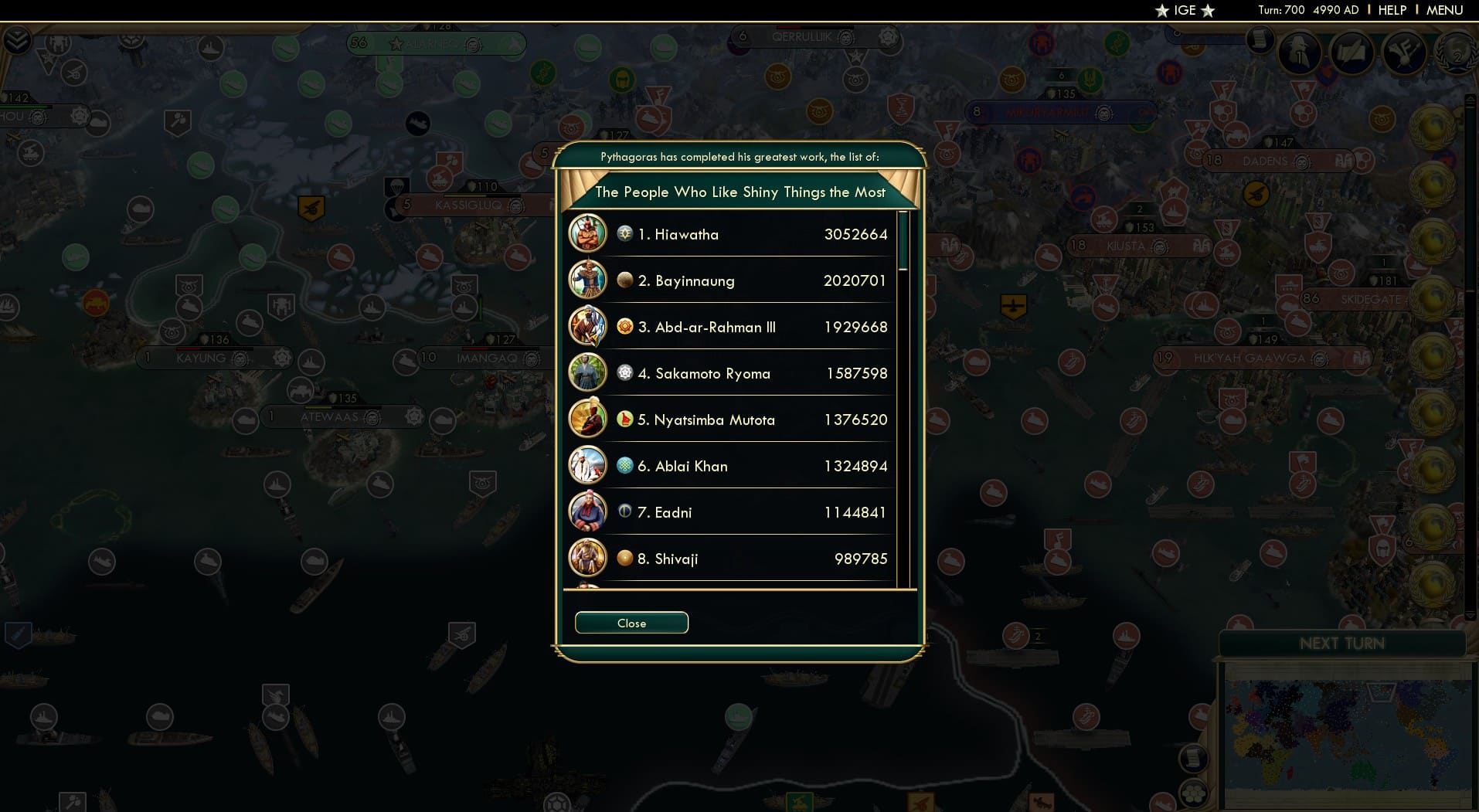Image resolution: width=1479 pixels, height=812 pixels.
Task: Select Bayinnaung's leader portrait
Action: pyautogui.click(x=588, y=280)
